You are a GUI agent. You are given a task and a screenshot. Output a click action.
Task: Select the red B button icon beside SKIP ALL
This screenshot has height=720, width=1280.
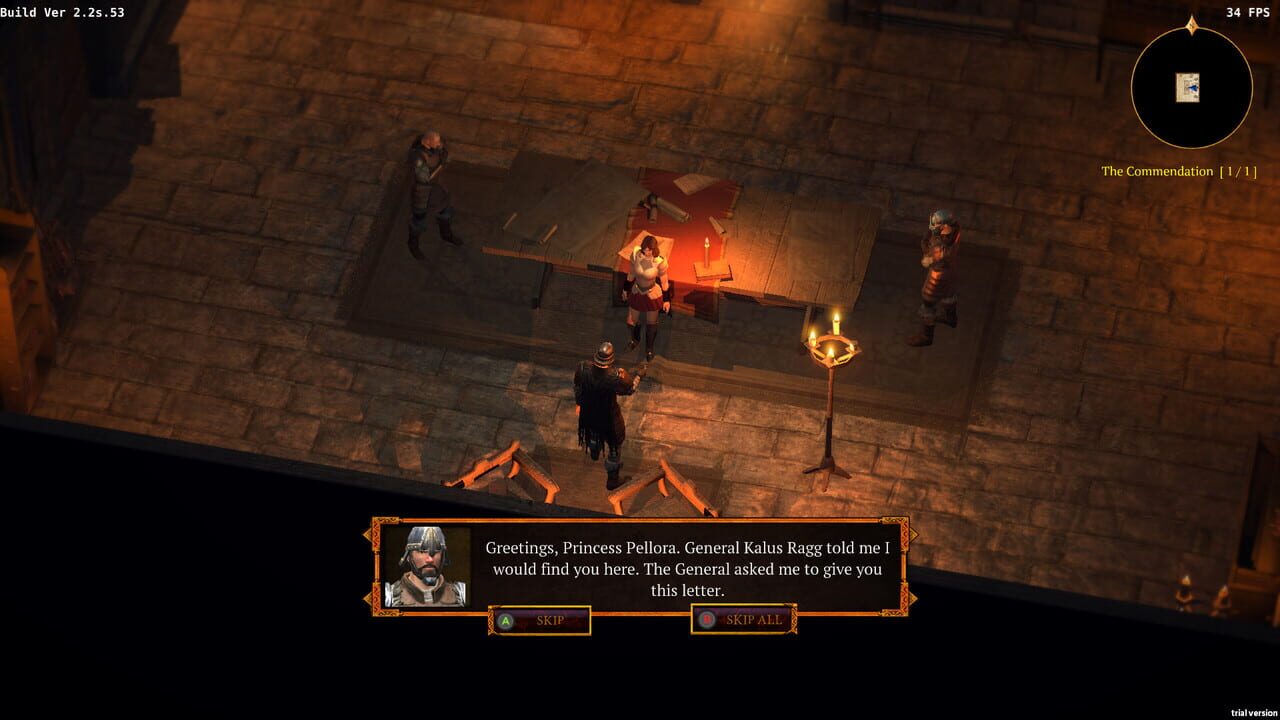(x=706, y=620)
